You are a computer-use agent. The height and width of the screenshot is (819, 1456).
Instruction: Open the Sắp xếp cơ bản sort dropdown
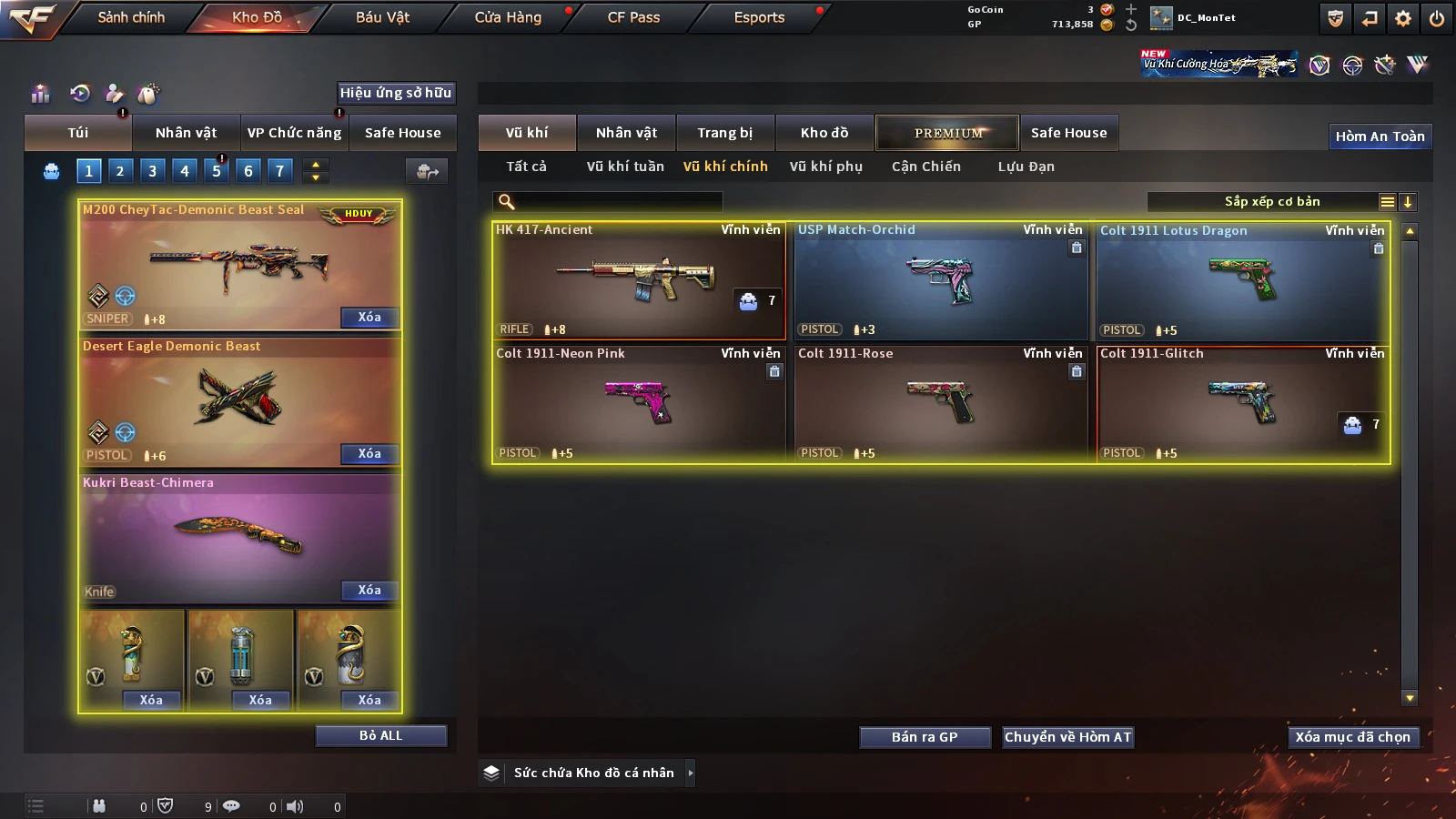1272,202
